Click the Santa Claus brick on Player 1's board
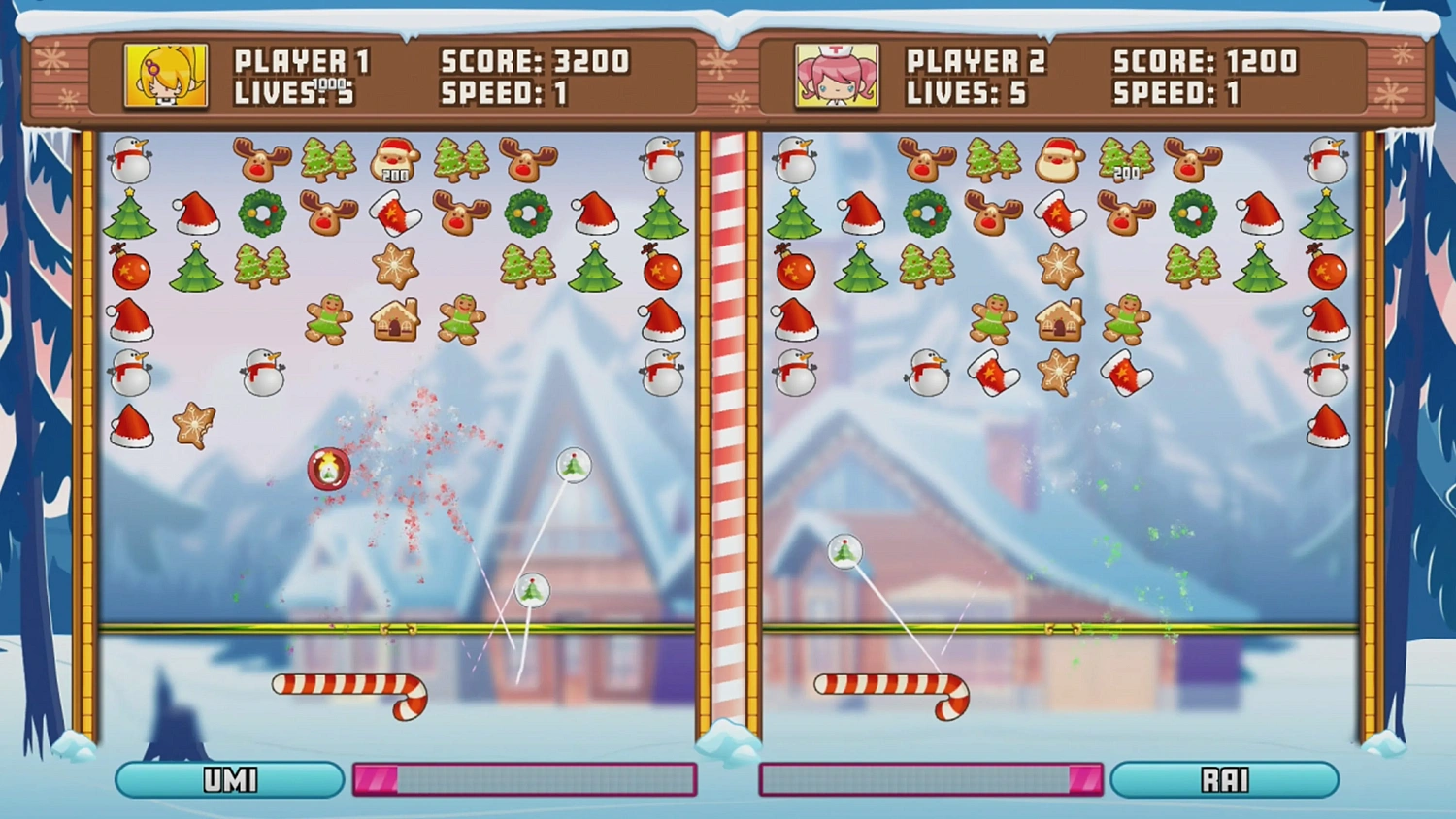This screenshot has height=819, width=1456. [393, 160]
